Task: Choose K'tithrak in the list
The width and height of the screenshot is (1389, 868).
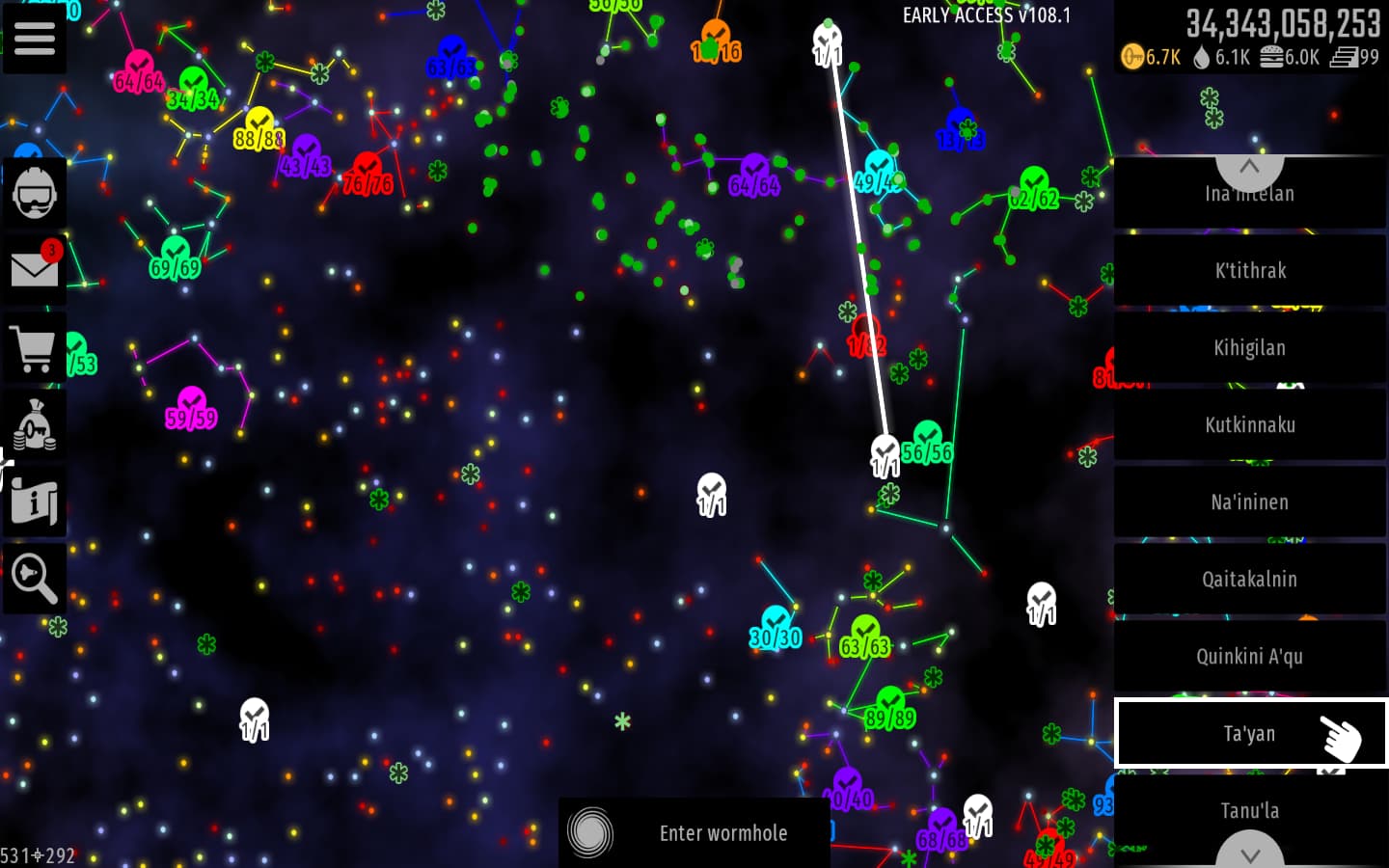Action: [x=1249, y=271]
